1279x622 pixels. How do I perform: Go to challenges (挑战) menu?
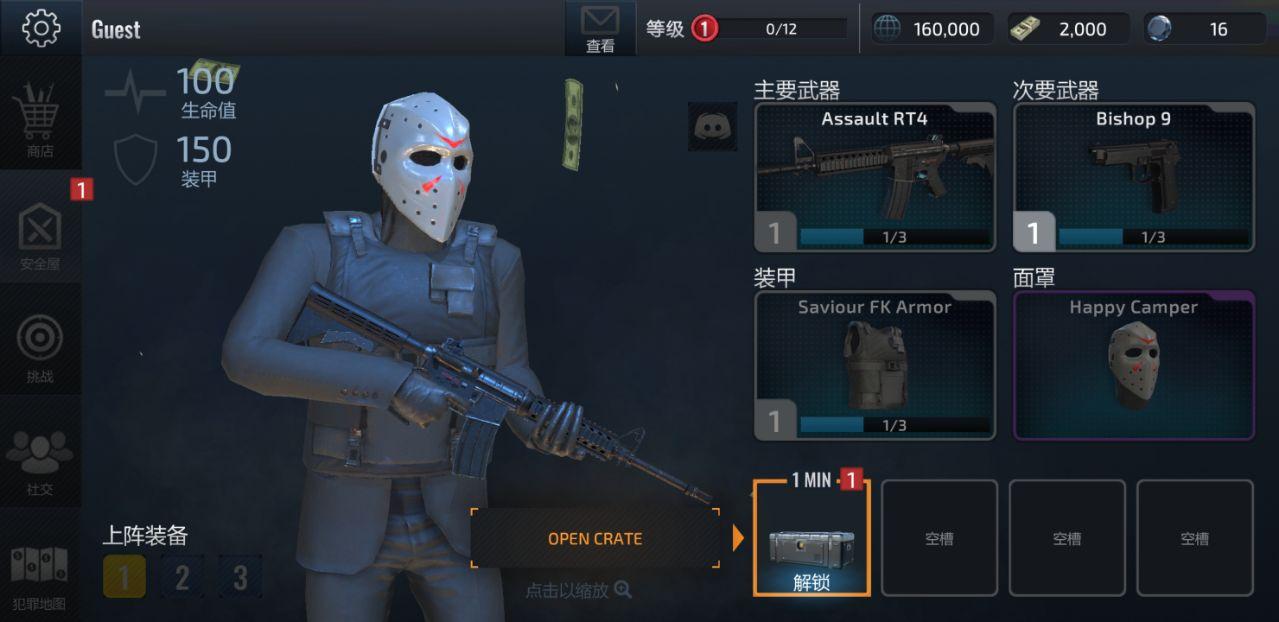coord(40,347)
